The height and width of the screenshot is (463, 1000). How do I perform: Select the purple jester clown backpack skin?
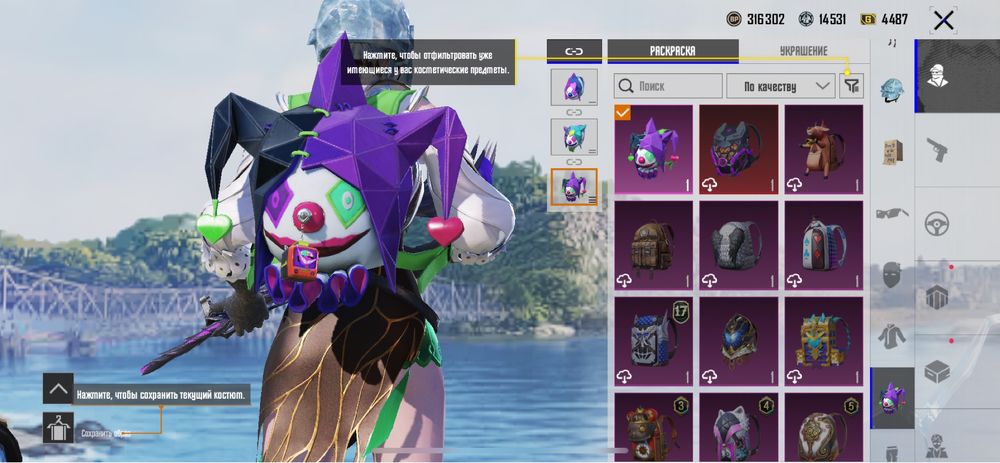(x=654, y=150)
